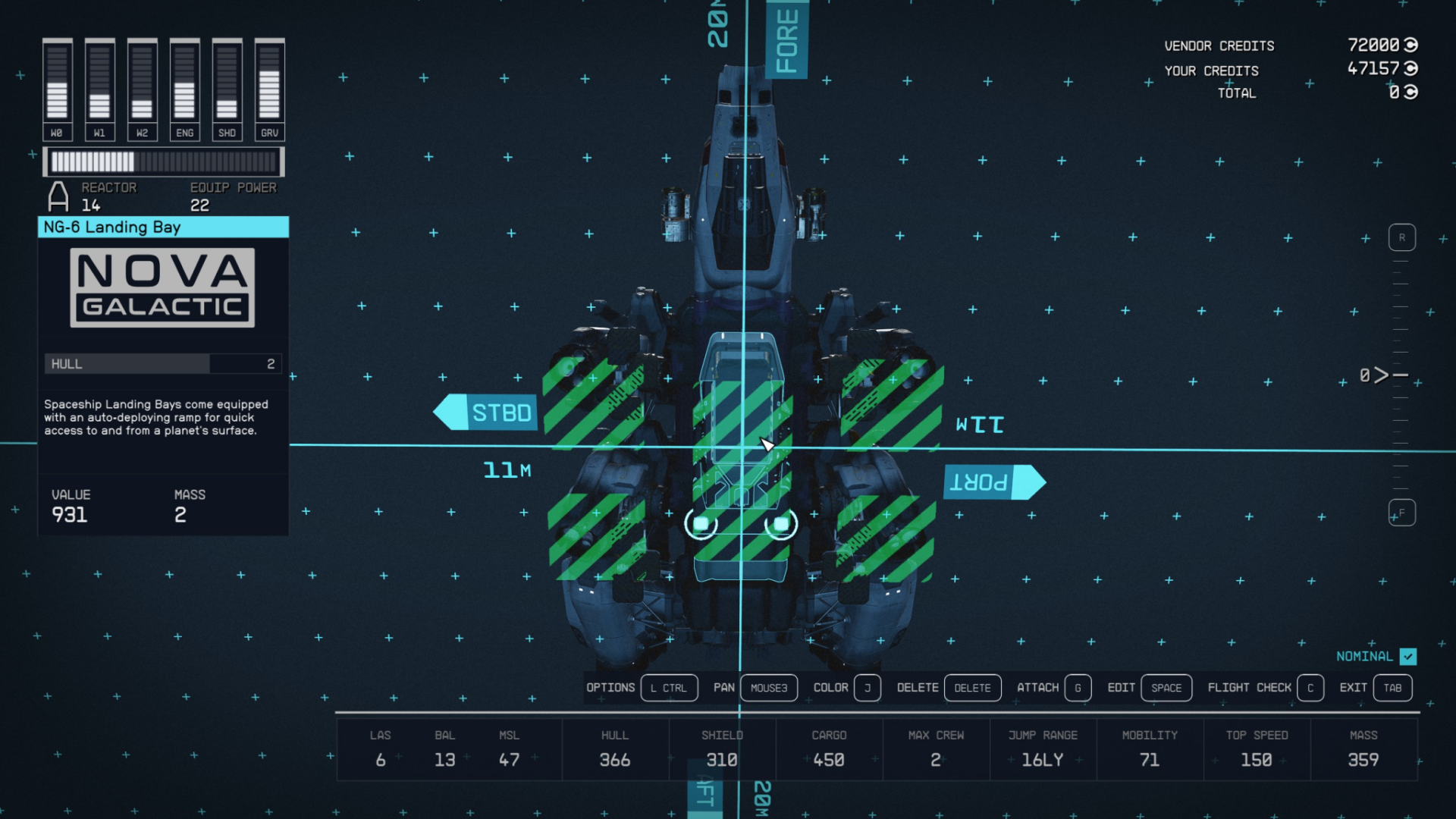Enable the NOMINAL status checkbox

(1409, 657)
